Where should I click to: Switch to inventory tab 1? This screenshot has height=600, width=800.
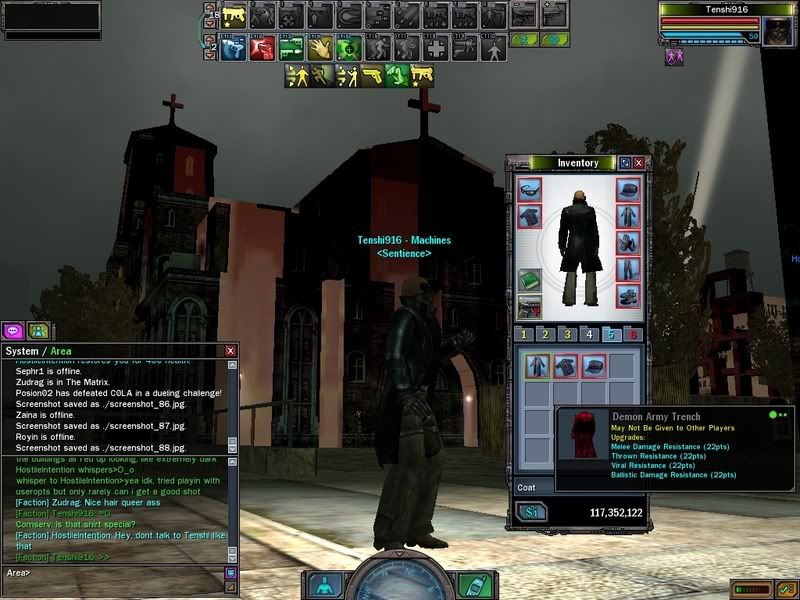(524, 335)
